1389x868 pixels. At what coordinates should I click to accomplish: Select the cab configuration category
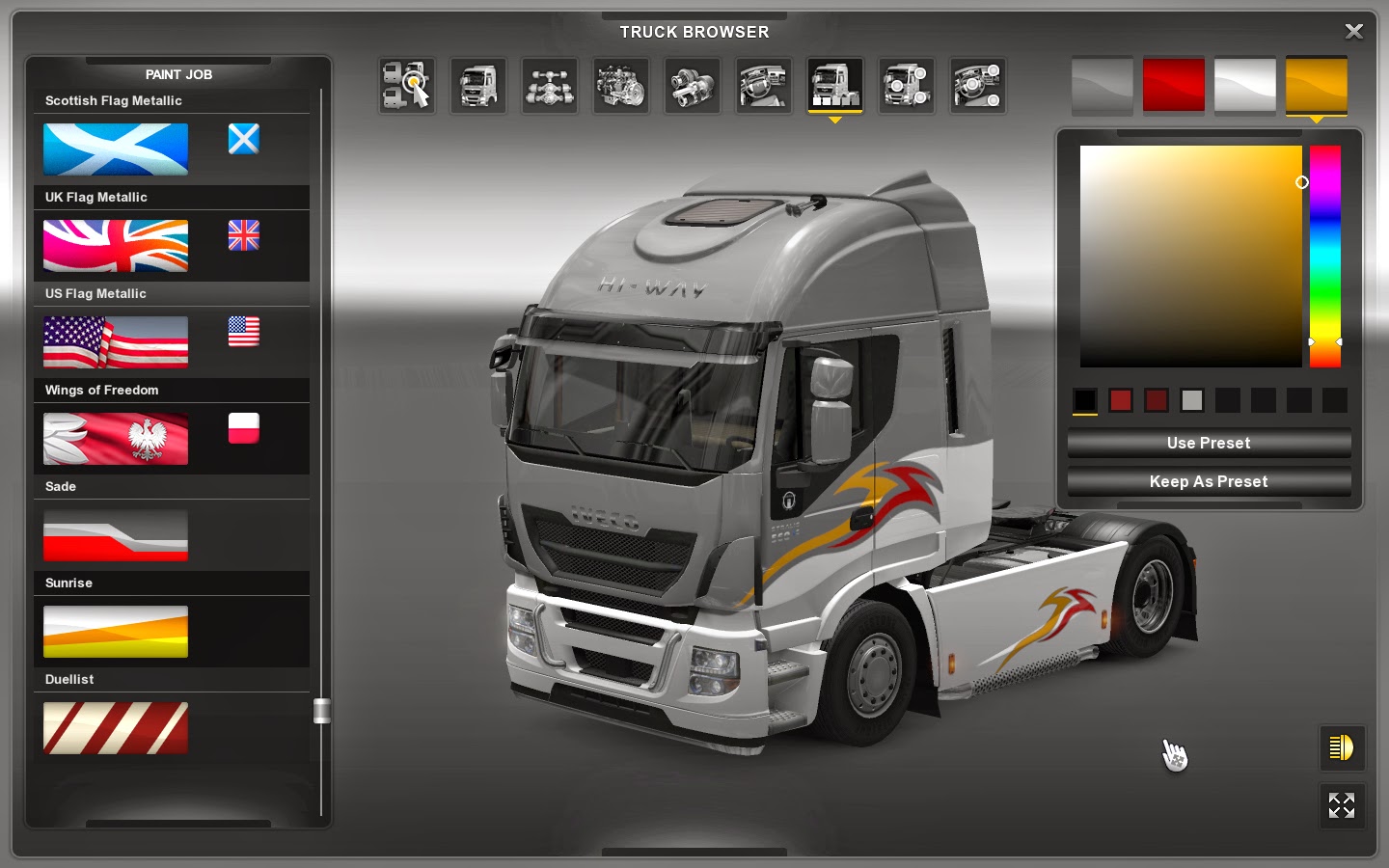click(x=478, y=86)
